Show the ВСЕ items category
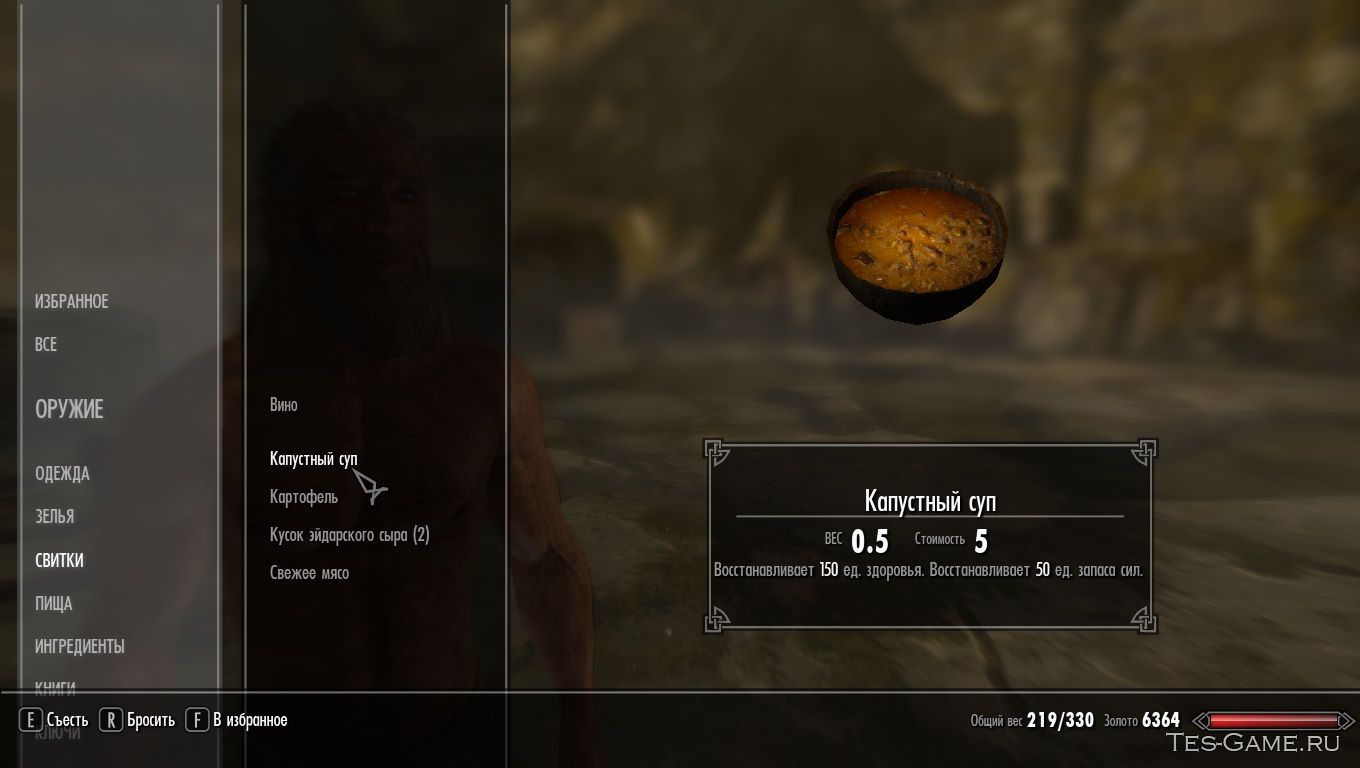 [x=46, y=344]
